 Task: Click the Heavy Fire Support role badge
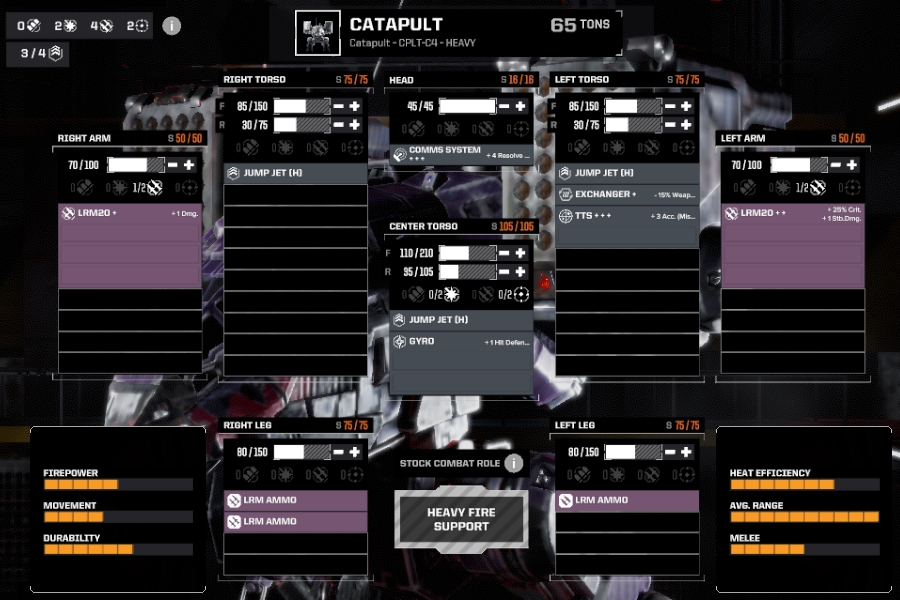(461, 520)
